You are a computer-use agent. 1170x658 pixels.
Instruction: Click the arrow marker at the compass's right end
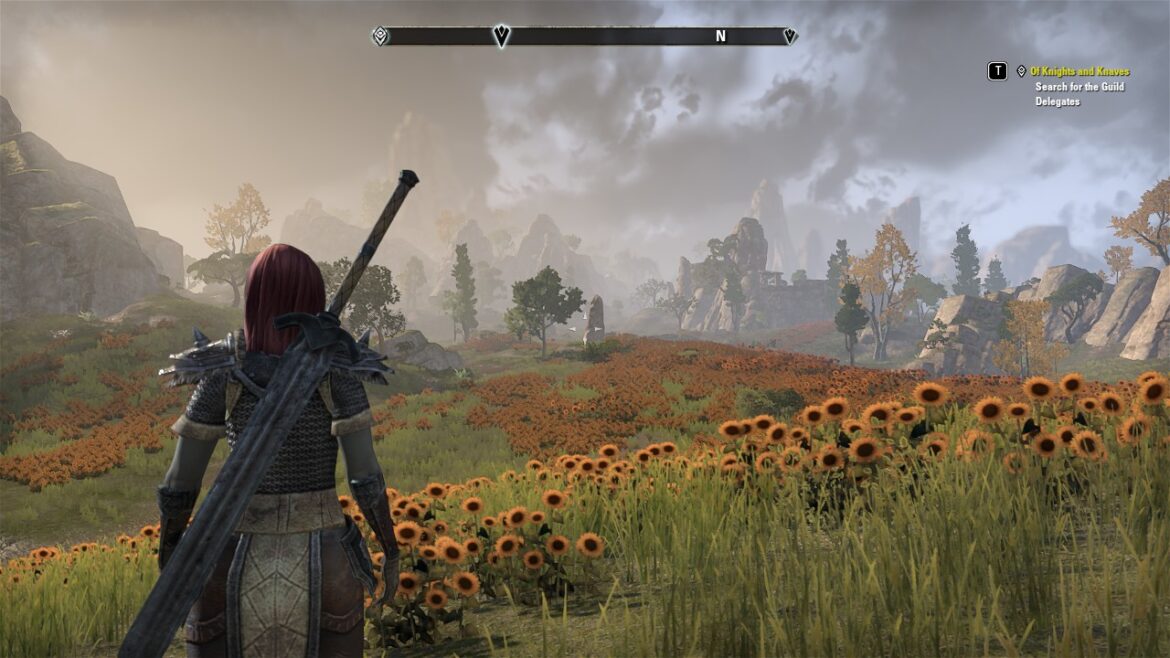click(x=790, y=36)
